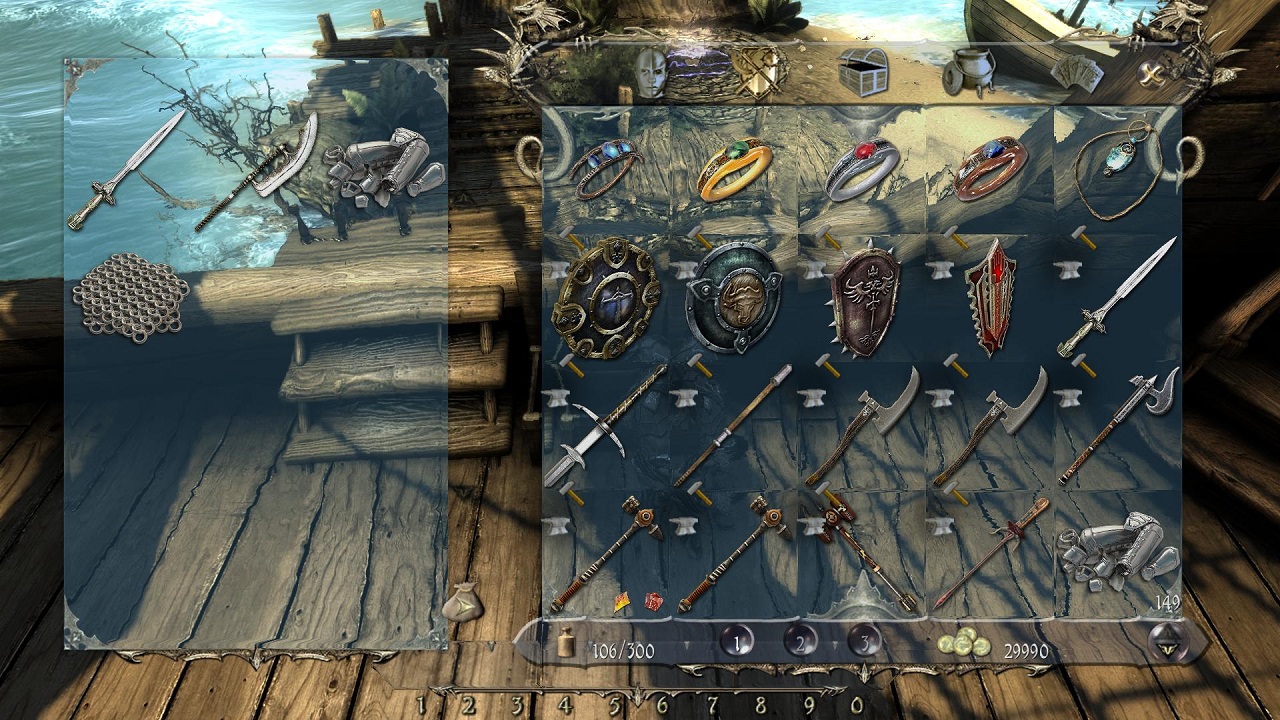The image size is (1280, 720).
Task: Open the playing cards tab
Action: click(x=1078, y=73)
